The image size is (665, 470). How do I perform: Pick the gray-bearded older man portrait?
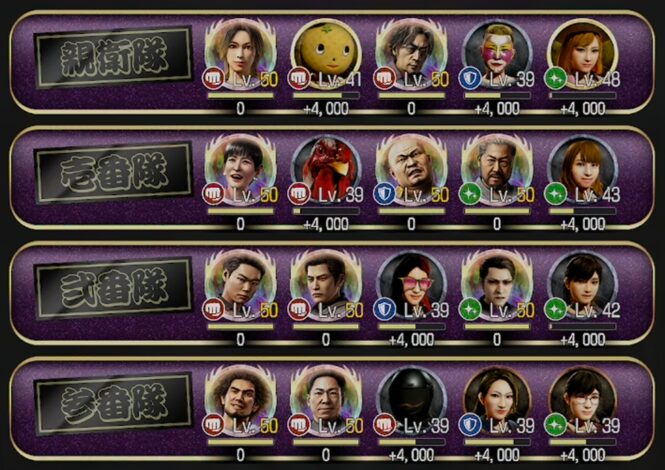497,167
